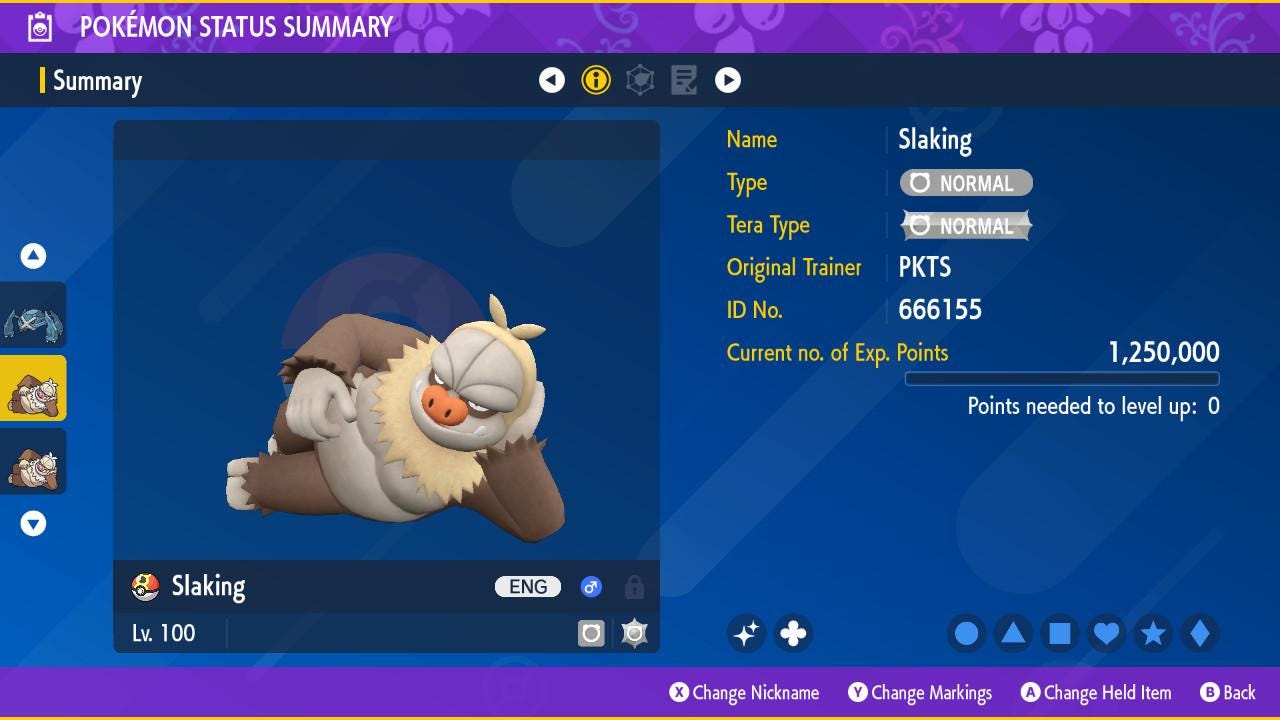Toggle the square marking
The width and height of the screenshot is (1280, 720).
point(1060,633)
